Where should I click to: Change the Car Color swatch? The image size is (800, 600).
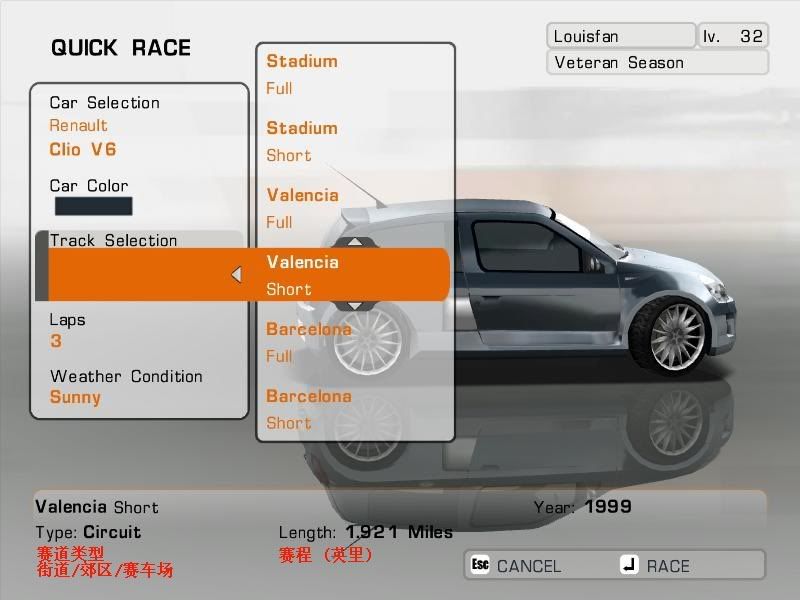click(92, 206)
